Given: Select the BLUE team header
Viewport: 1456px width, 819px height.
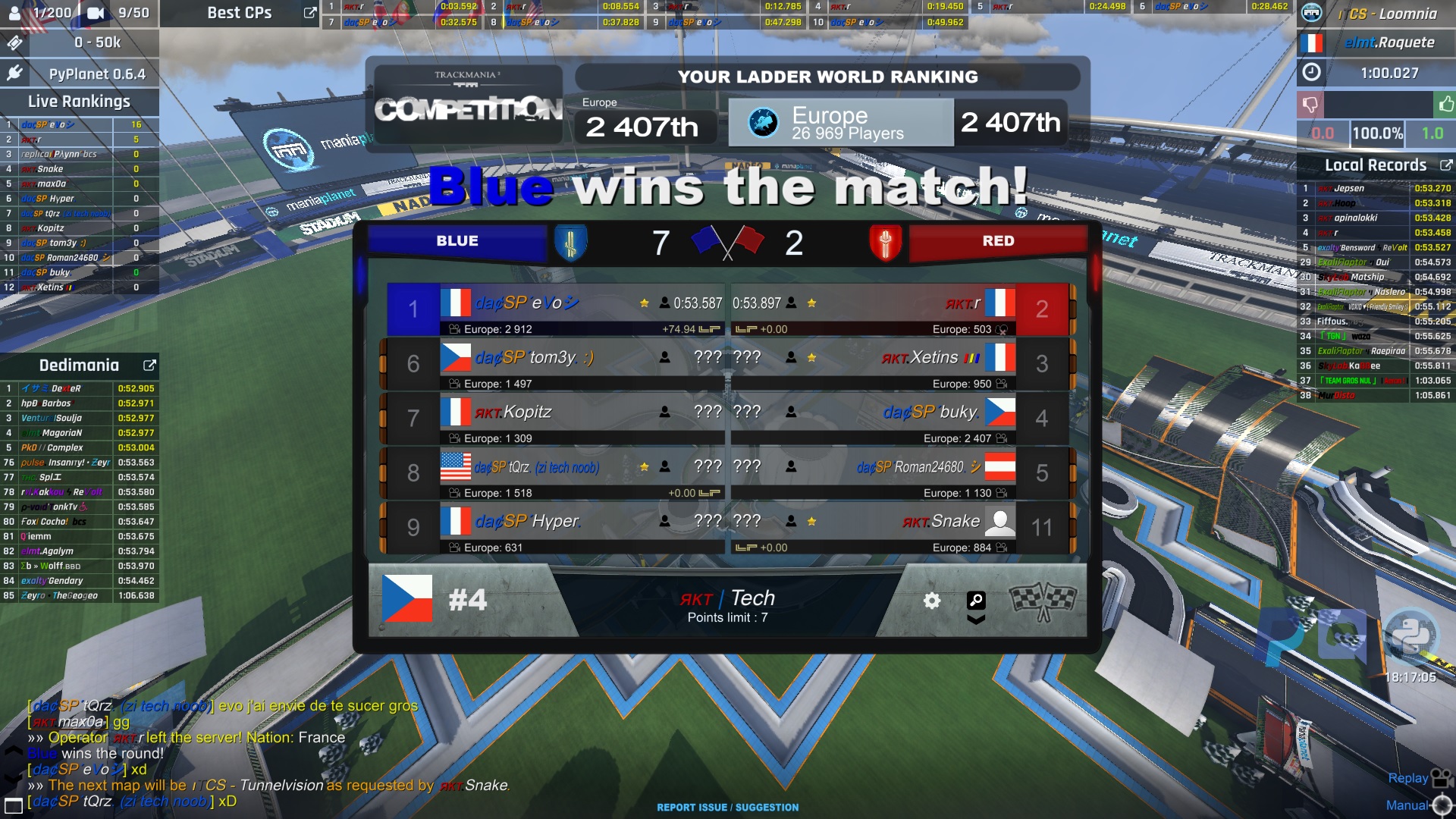Looking at the screenshot, I should [457, 241].
